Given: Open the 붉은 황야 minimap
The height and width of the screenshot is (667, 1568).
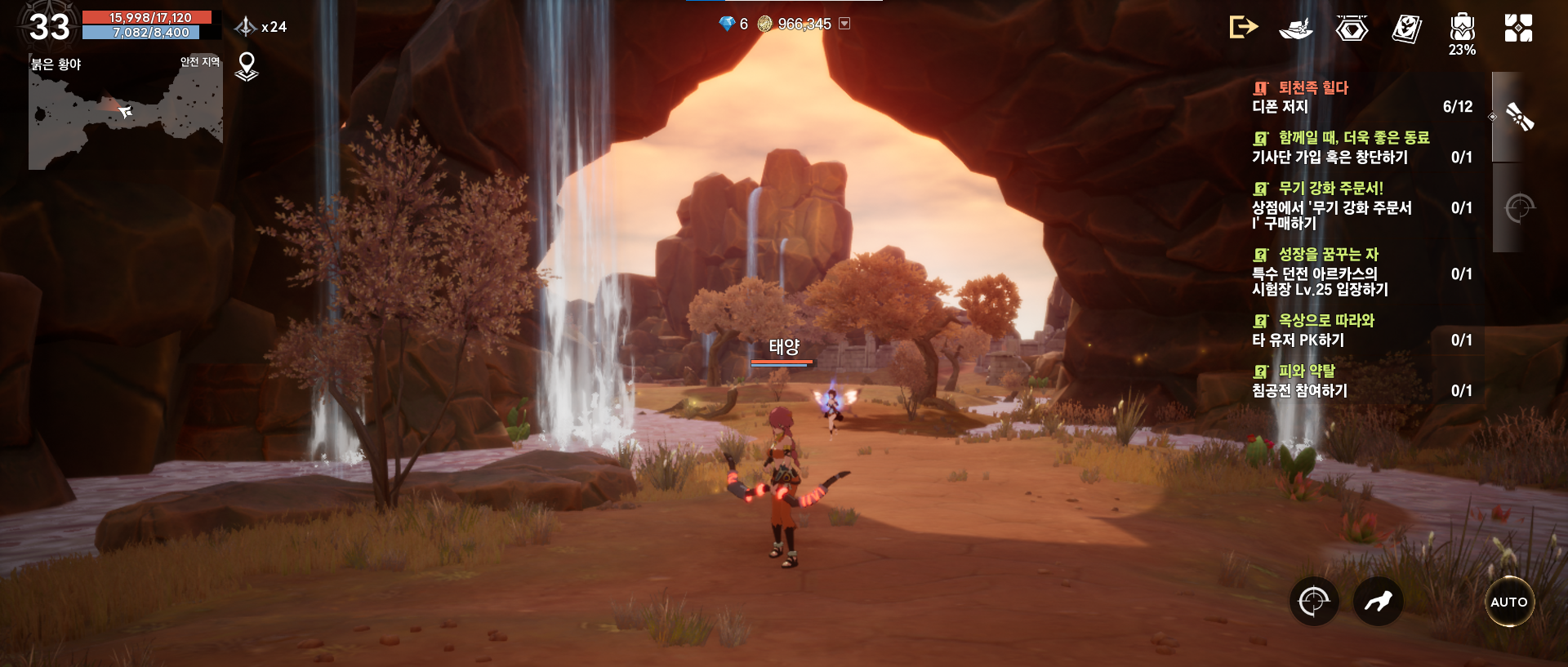Looking at the screenshot, I should pyautogui.click(x=125, y=114).
